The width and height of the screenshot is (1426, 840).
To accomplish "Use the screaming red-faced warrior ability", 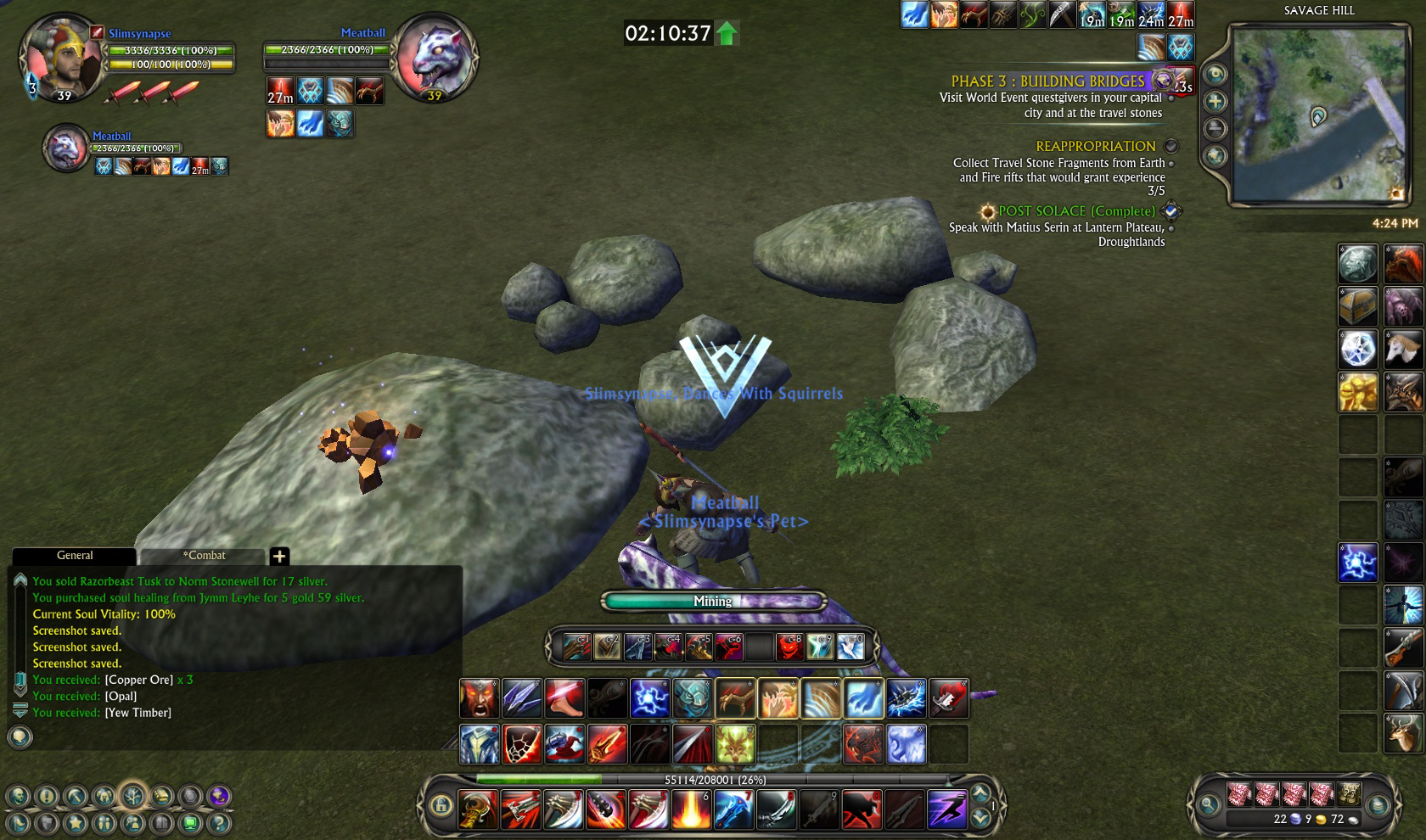I will (x=480, y=699).
